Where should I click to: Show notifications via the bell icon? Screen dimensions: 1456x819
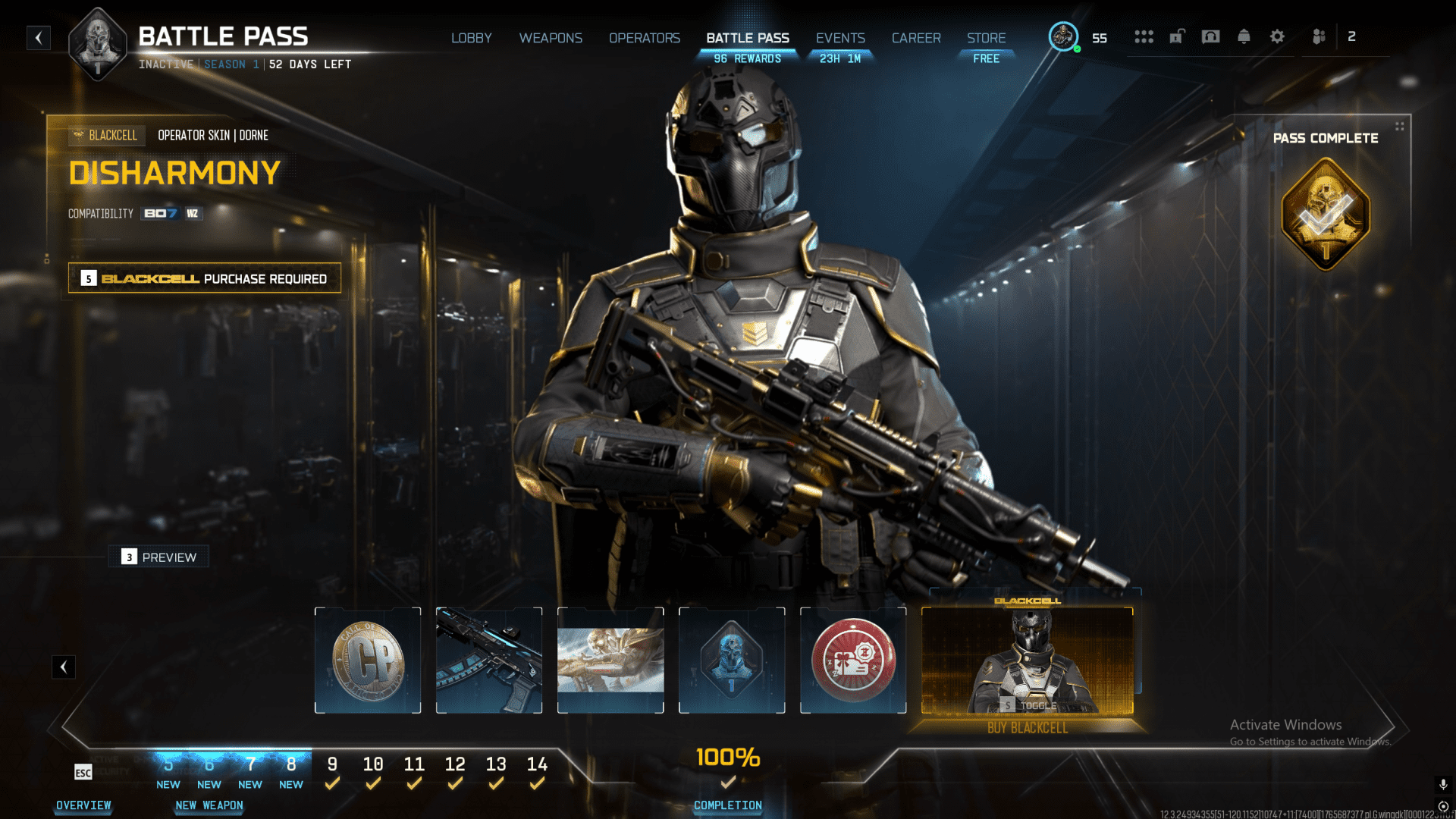tap(1244, 36)
